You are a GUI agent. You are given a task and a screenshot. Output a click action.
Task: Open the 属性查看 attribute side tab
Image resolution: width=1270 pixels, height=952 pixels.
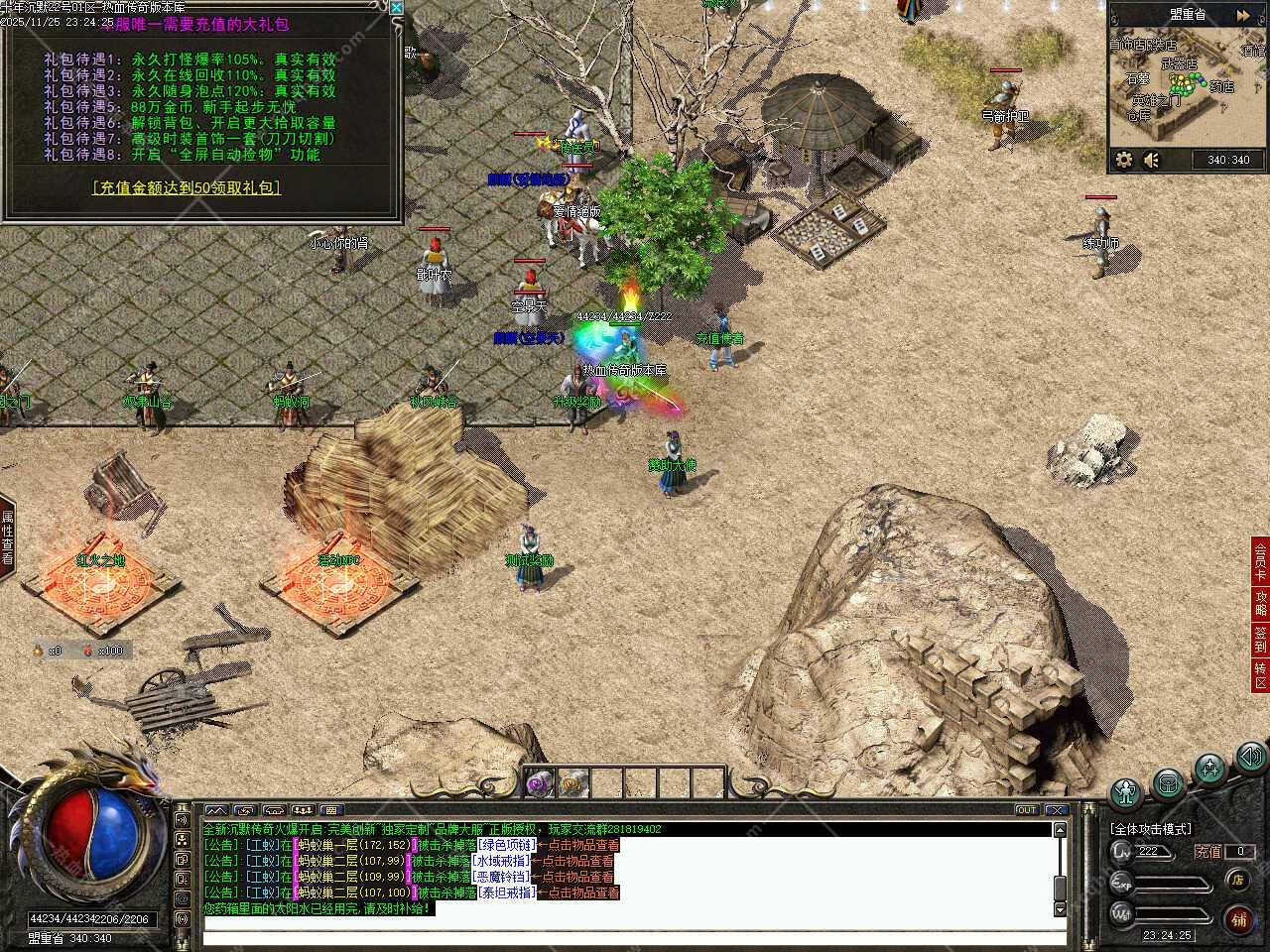(7, 537)
